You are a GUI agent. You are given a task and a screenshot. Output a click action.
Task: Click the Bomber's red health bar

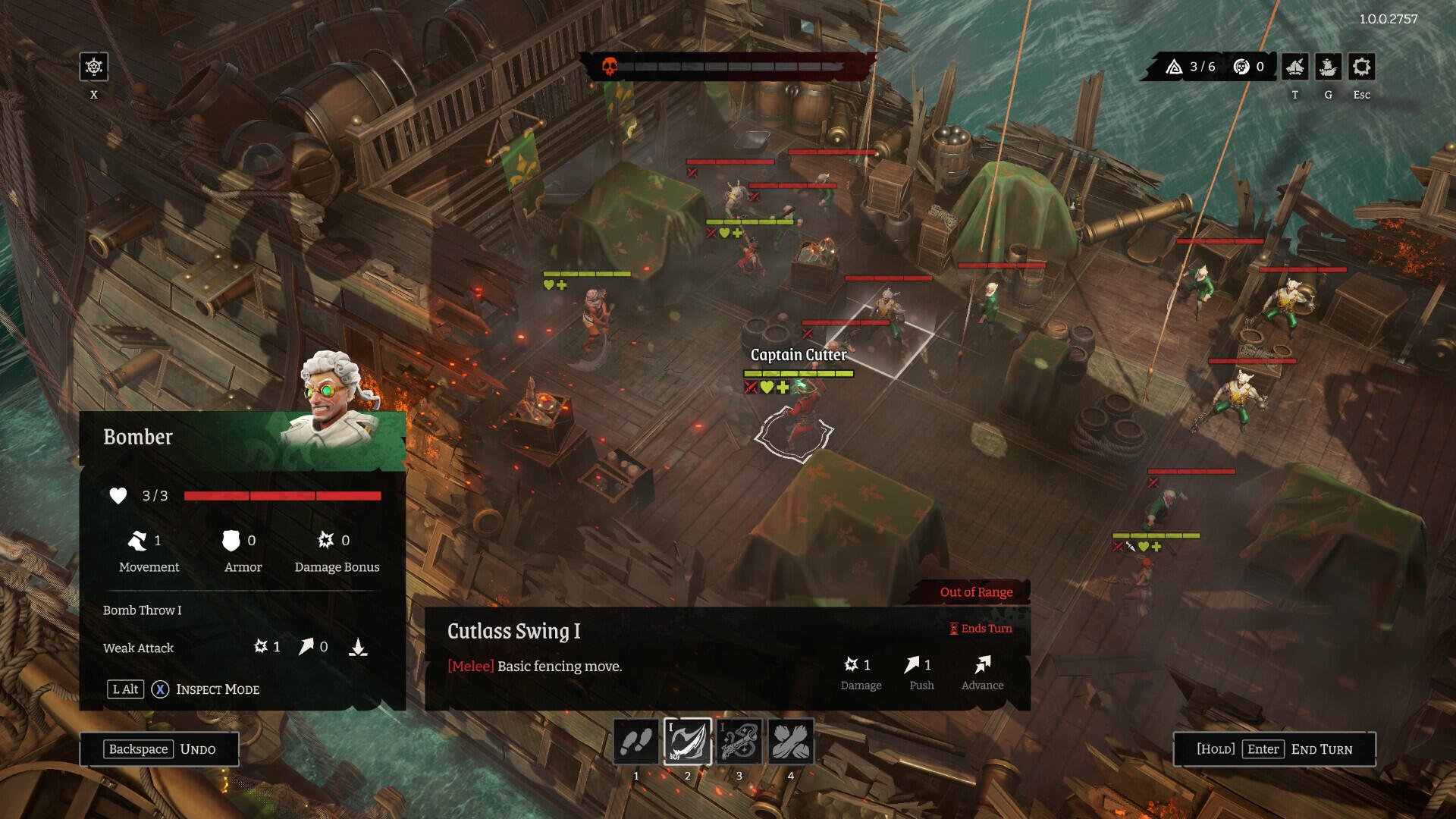[284, 497]
